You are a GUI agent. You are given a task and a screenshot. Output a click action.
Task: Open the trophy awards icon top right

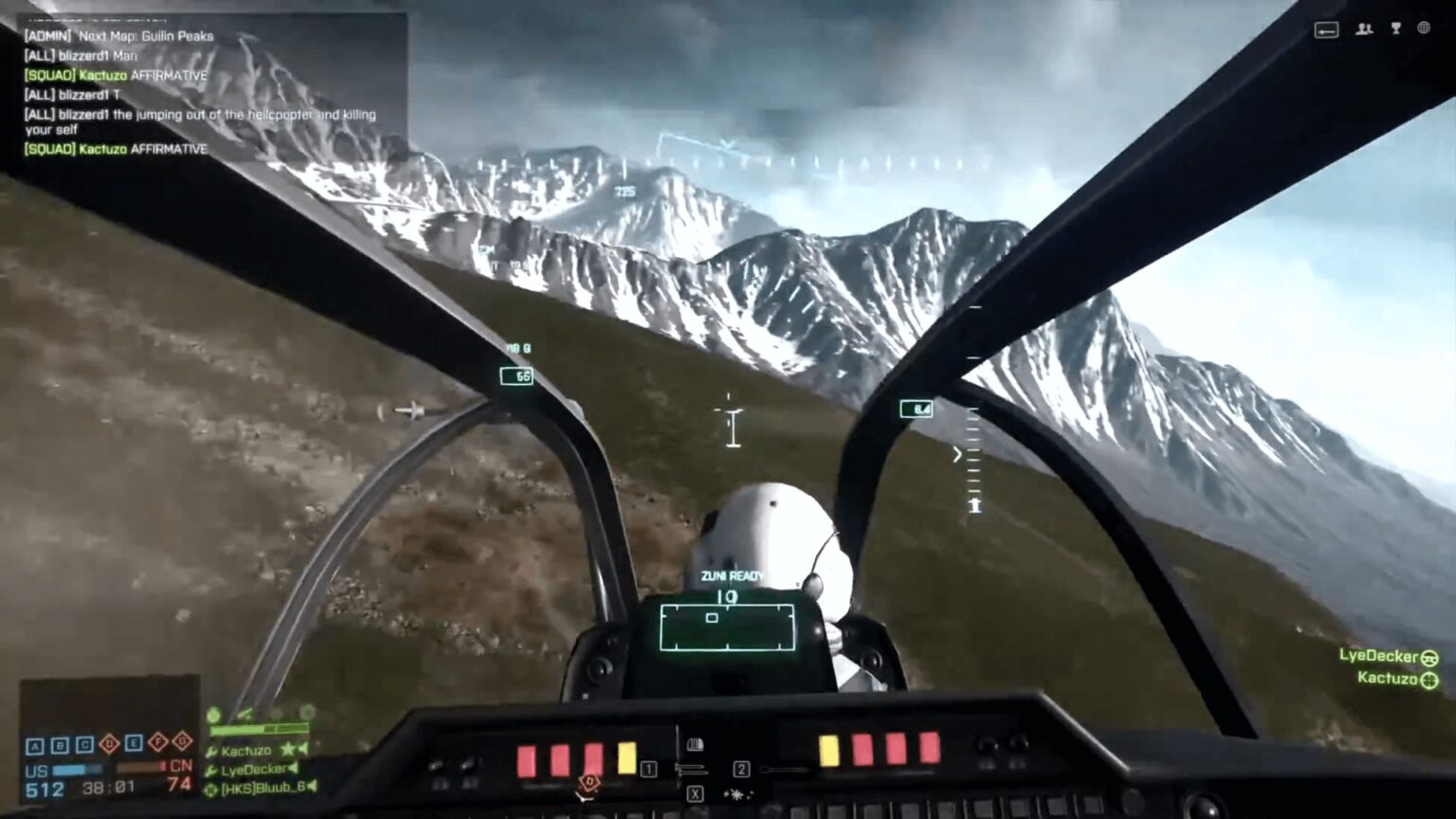pyautogui.click(x=1394, y=29)
